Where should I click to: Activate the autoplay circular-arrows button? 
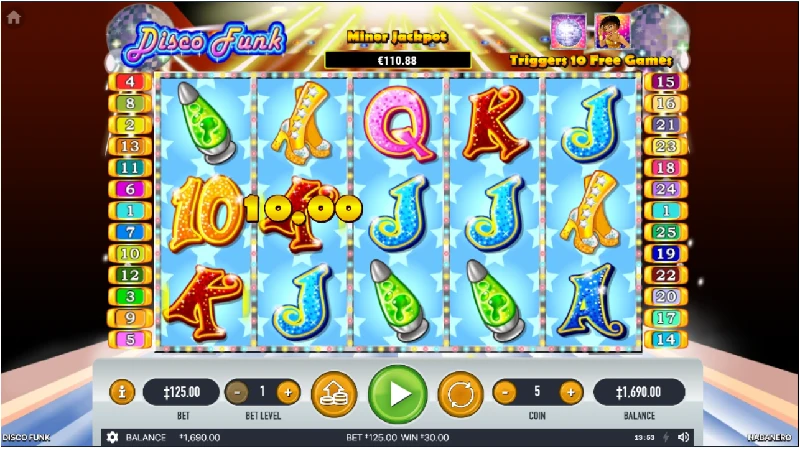pyautogui.click(x=462, y=392)
